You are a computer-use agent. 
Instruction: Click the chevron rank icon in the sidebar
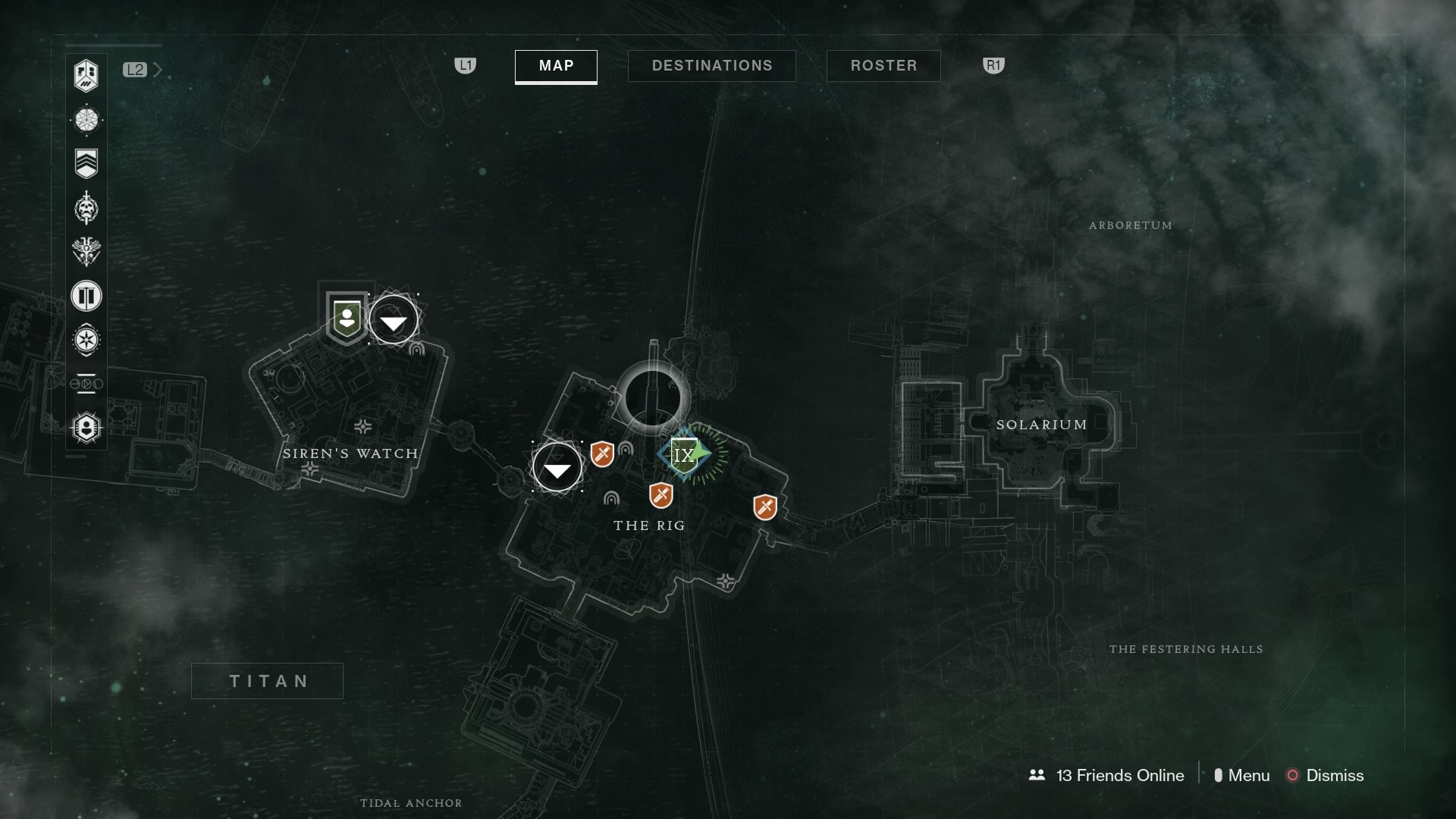[x=86, y=162]
